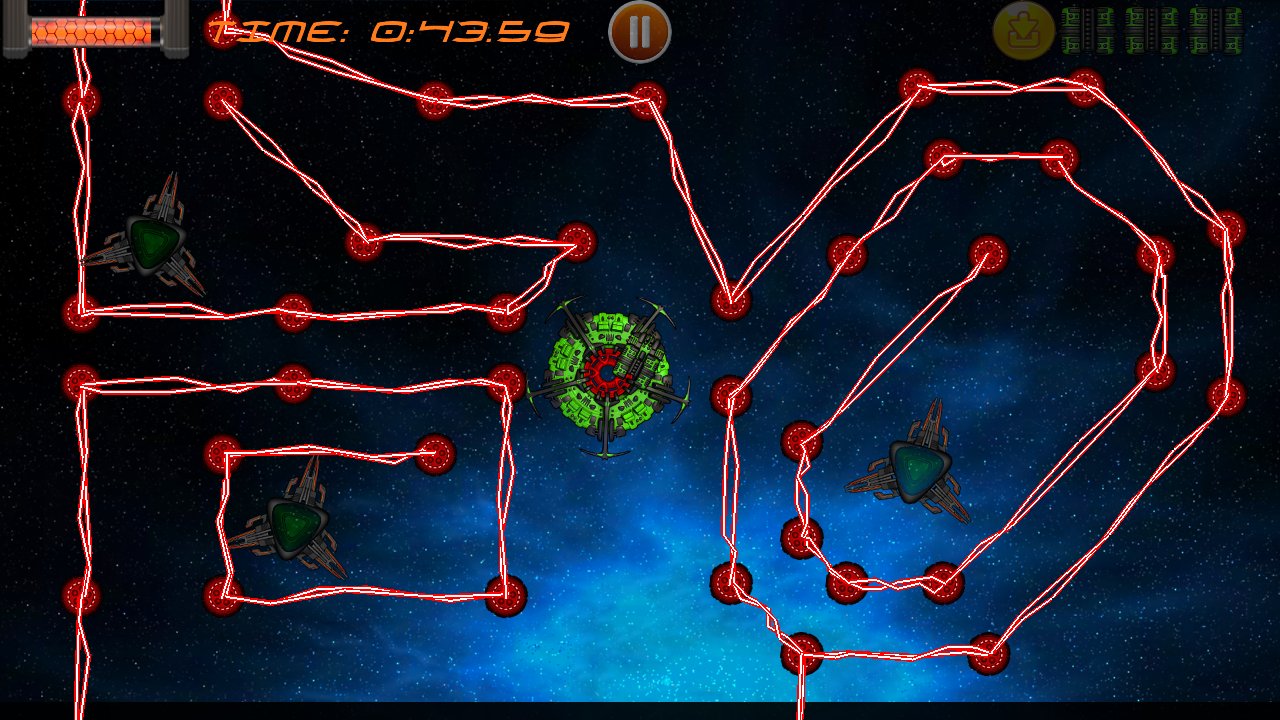
Task: Click the yellow download arrow icon
Action: tap(1023, 31)
